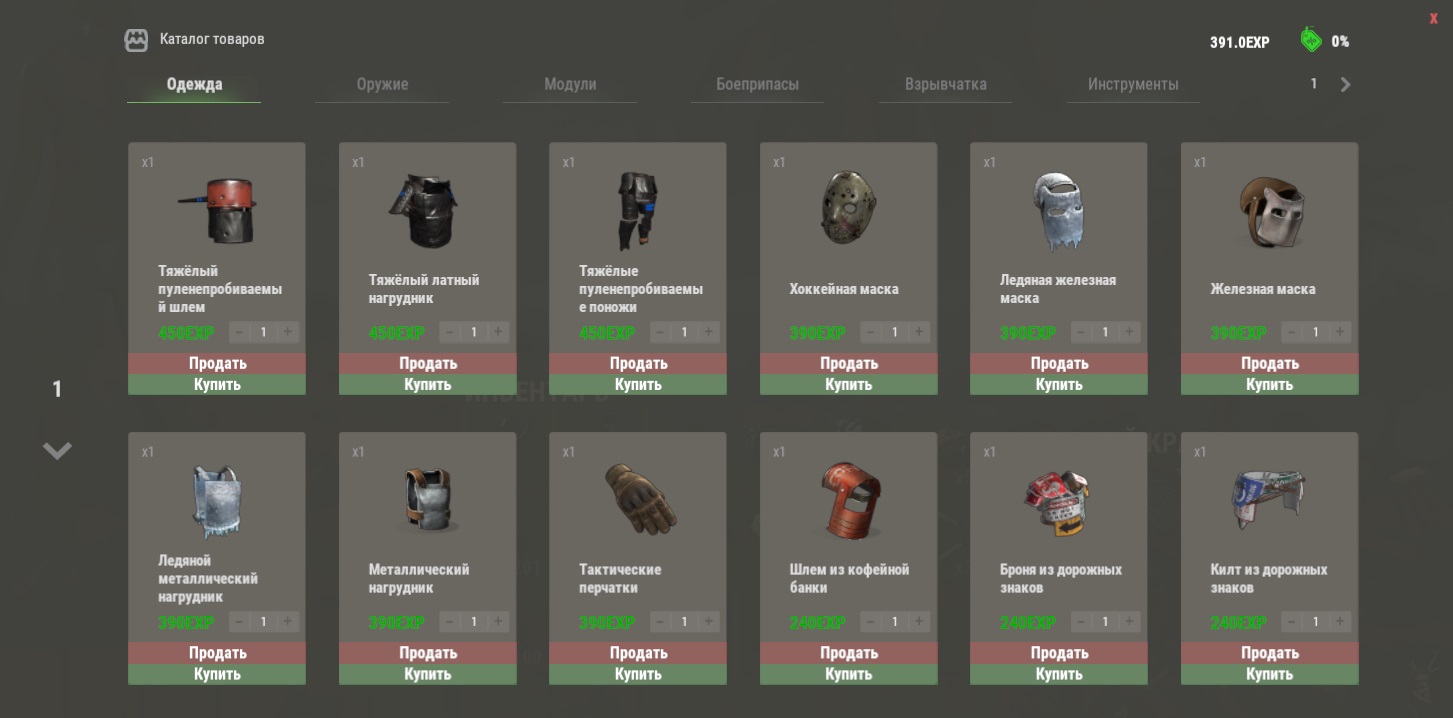The image size is (1453, 718).
Task: Select the Боеприпасы tab
Action: click(x=757, y=85)
